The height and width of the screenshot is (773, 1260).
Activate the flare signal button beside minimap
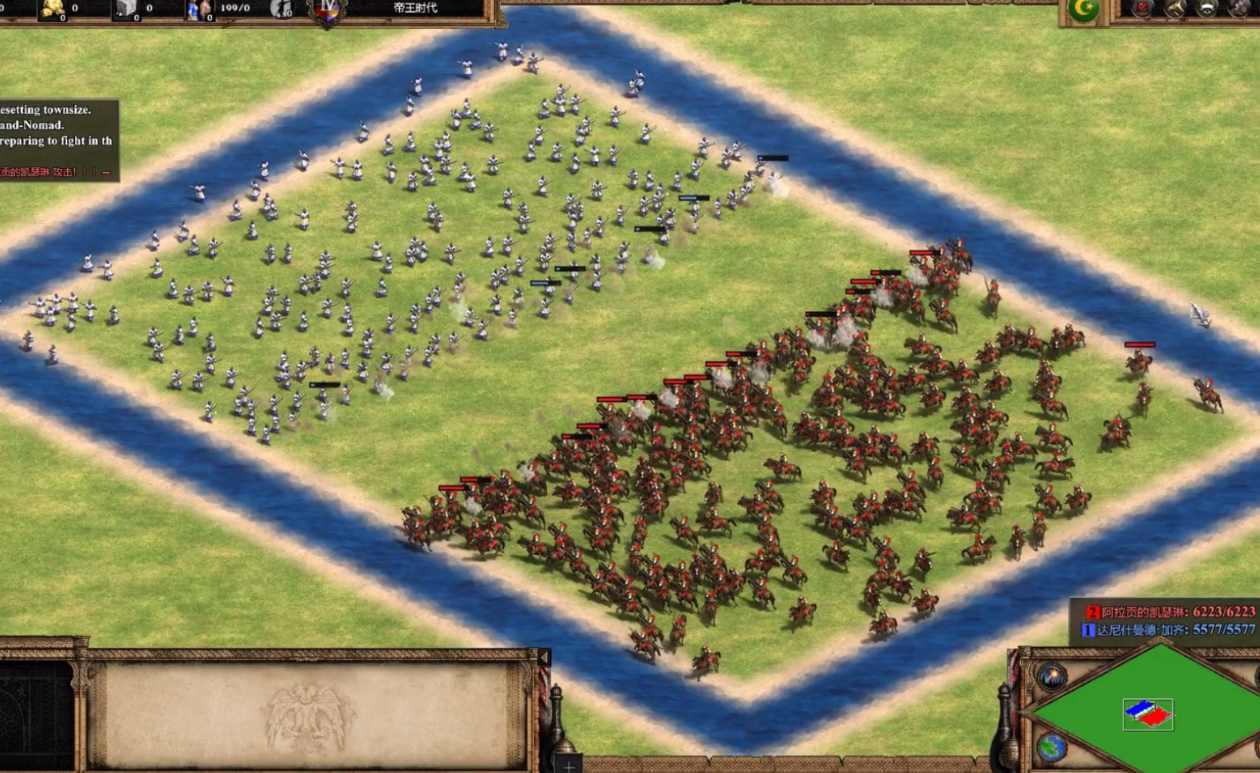(x=1051, y=676)
